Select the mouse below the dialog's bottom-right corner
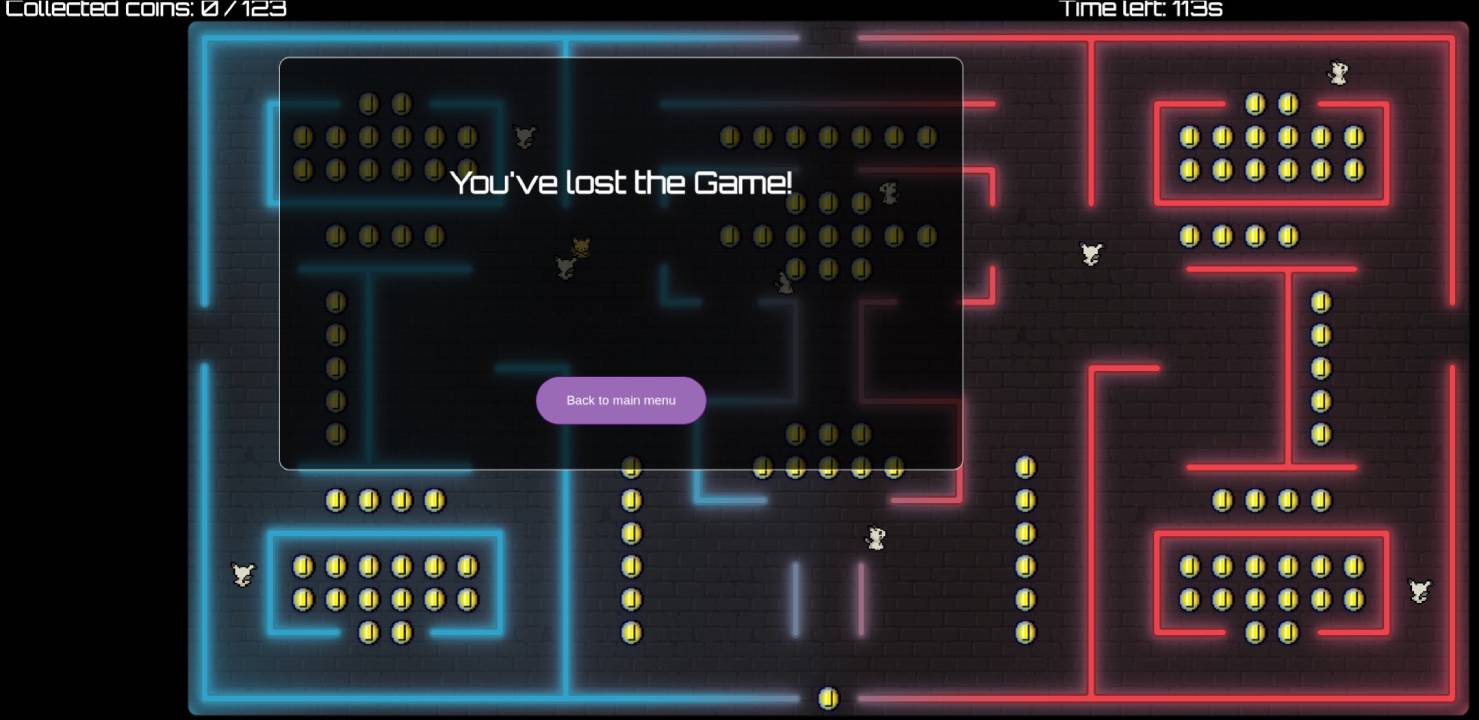1479x720 pixels. tap(874, 538)
